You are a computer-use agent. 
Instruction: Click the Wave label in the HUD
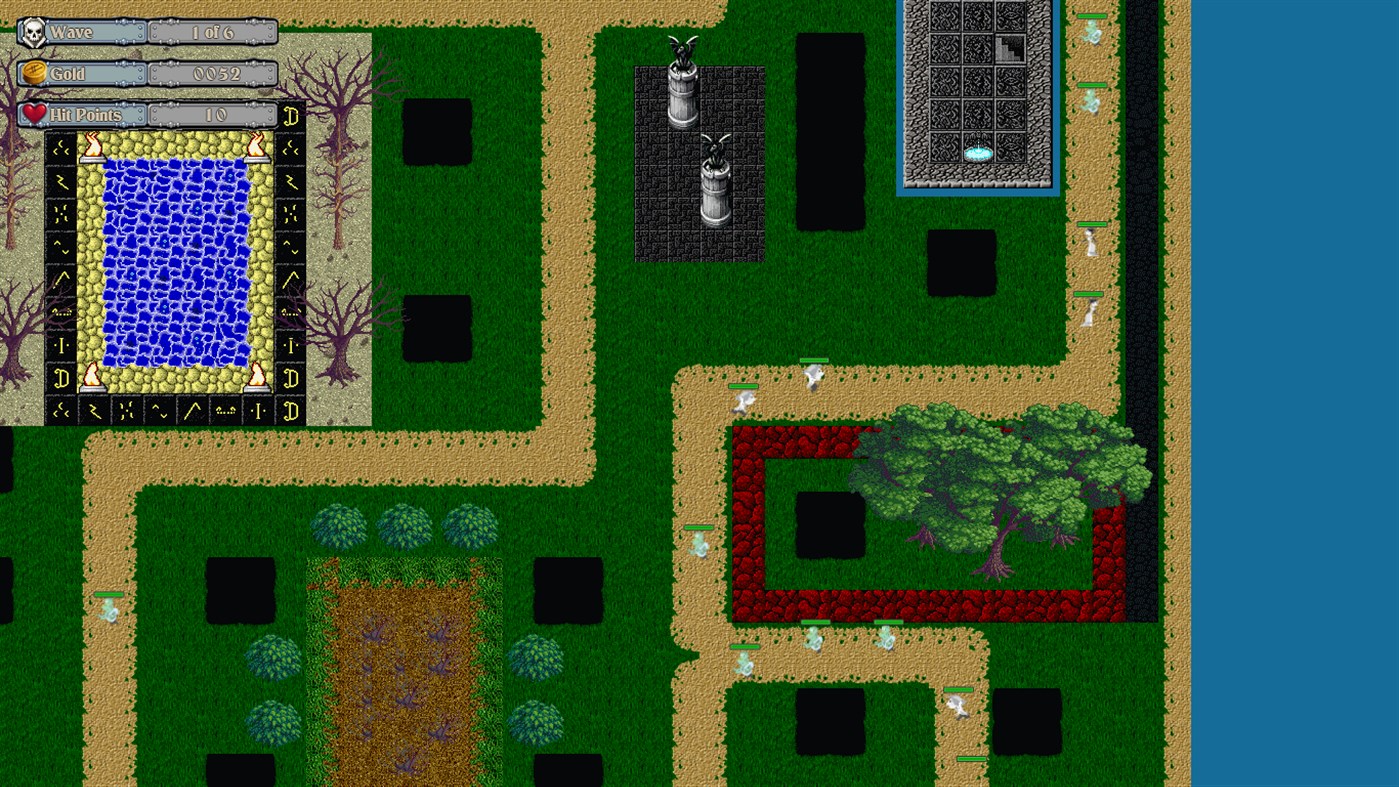(x=70, y=31)
